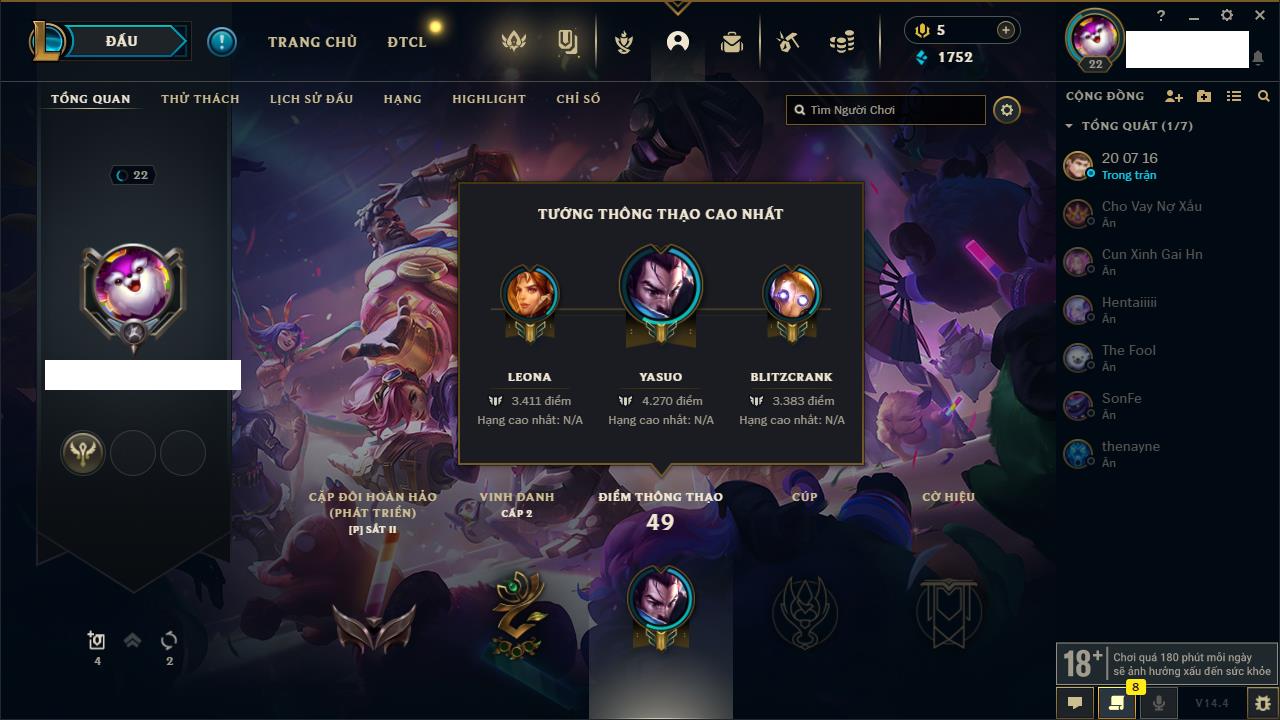
Task: Open profile settings gear beside search
Action: 1007,110
